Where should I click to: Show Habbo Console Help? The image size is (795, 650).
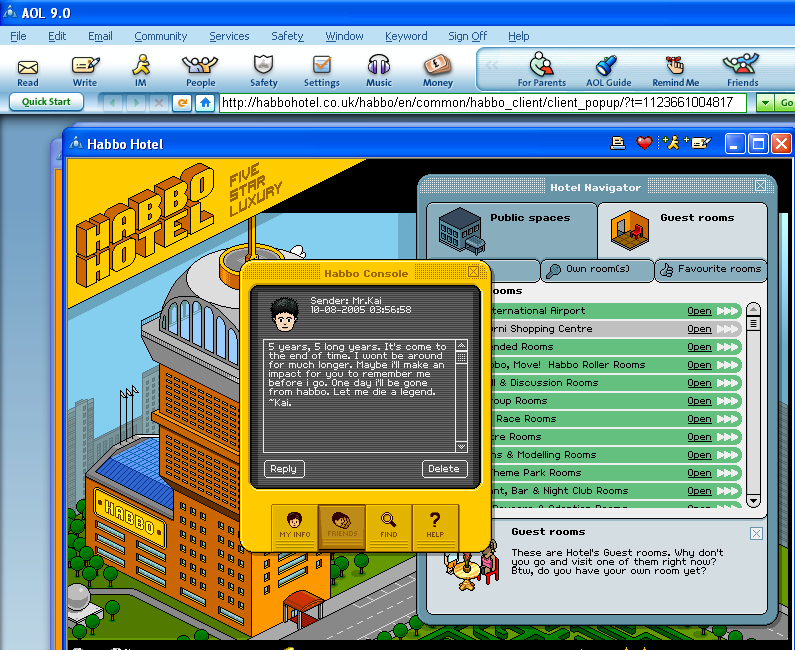[435, 524]
